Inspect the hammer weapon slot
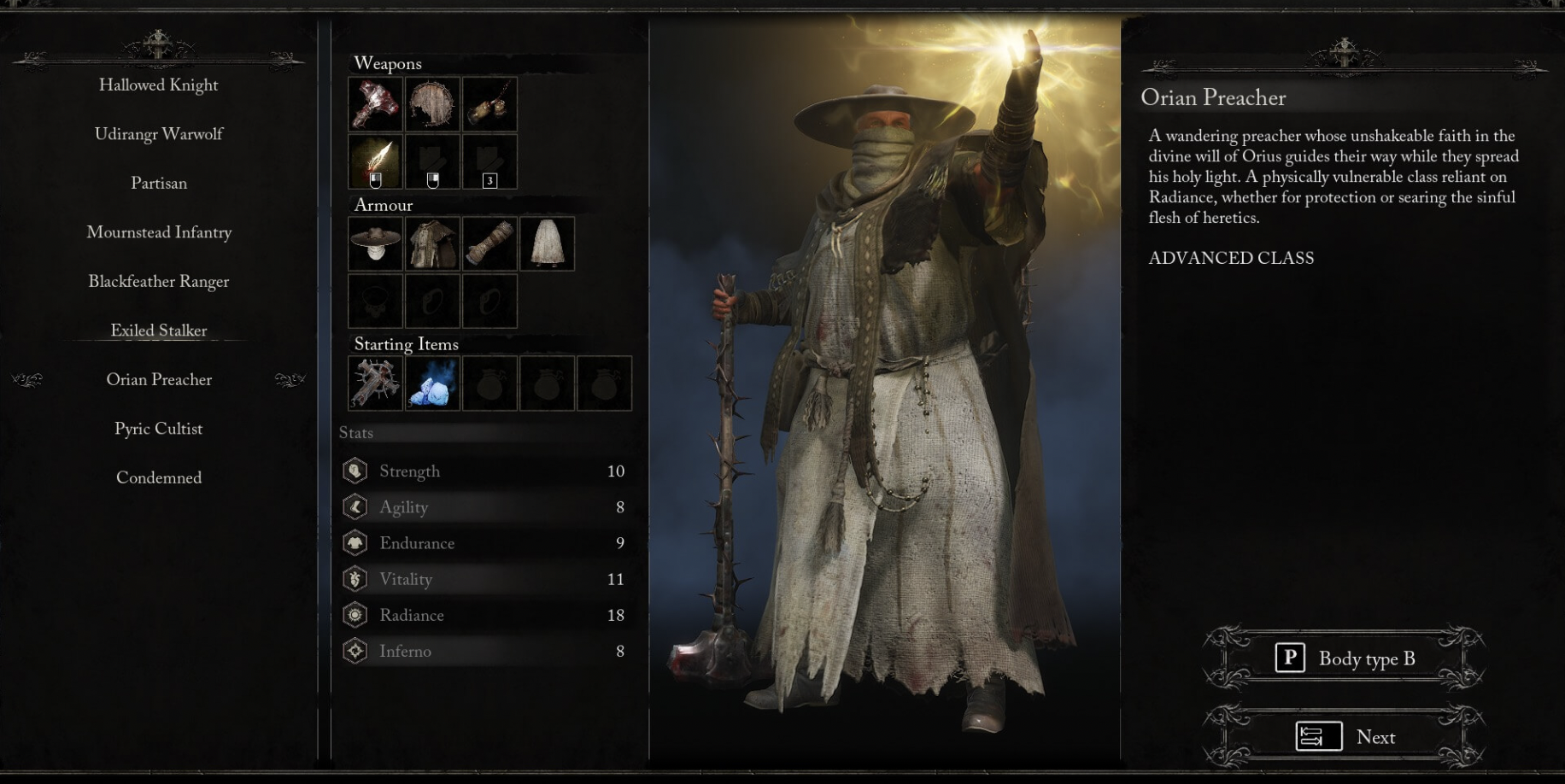The width and height of the screenshot is (1565, 784). (x=376, y=104)
